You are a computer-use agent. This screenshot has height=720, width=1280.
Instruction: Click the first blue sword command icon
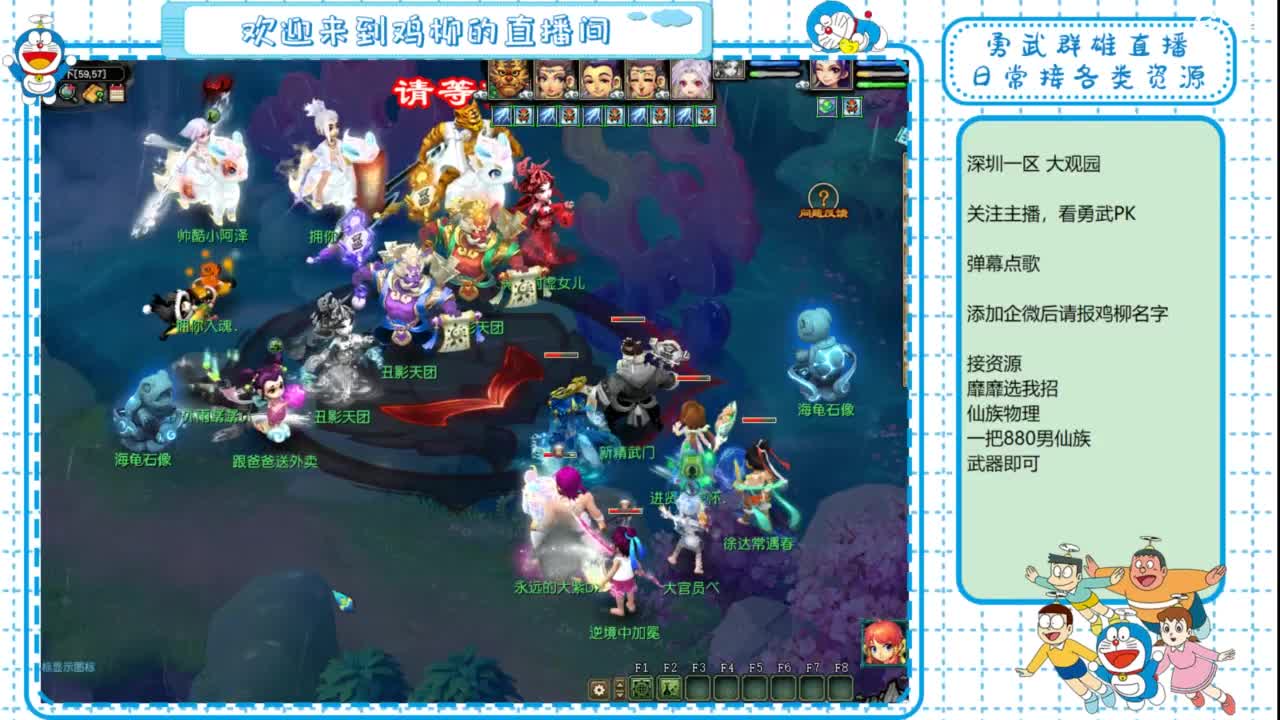500,114
